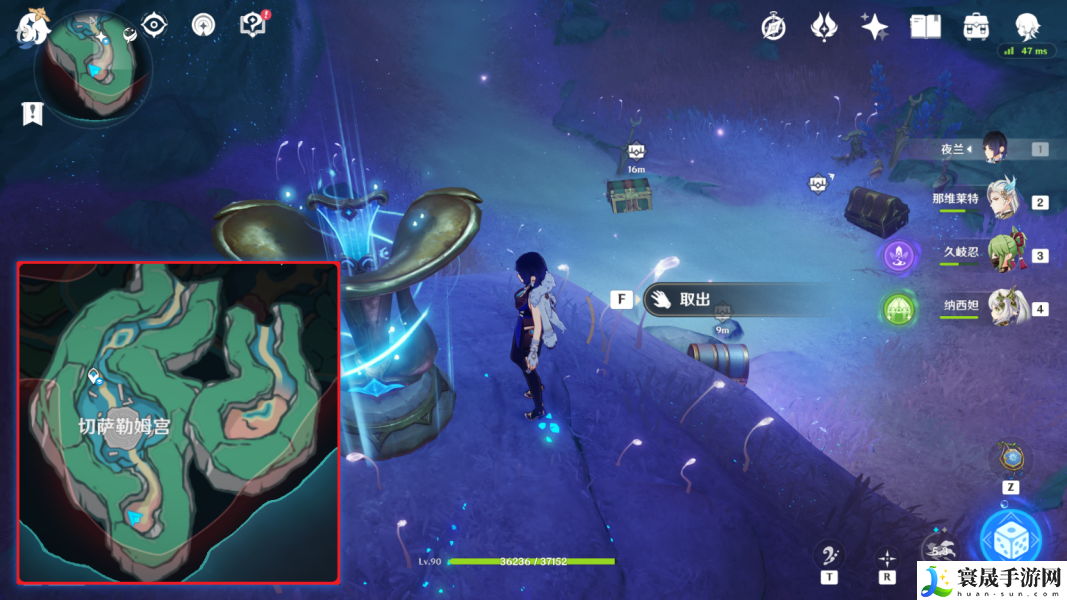Image resolution: width=1067 pixels, height=600 pixels.
Task: Use the equipped gadget icon
Action: coord(1011,459)
